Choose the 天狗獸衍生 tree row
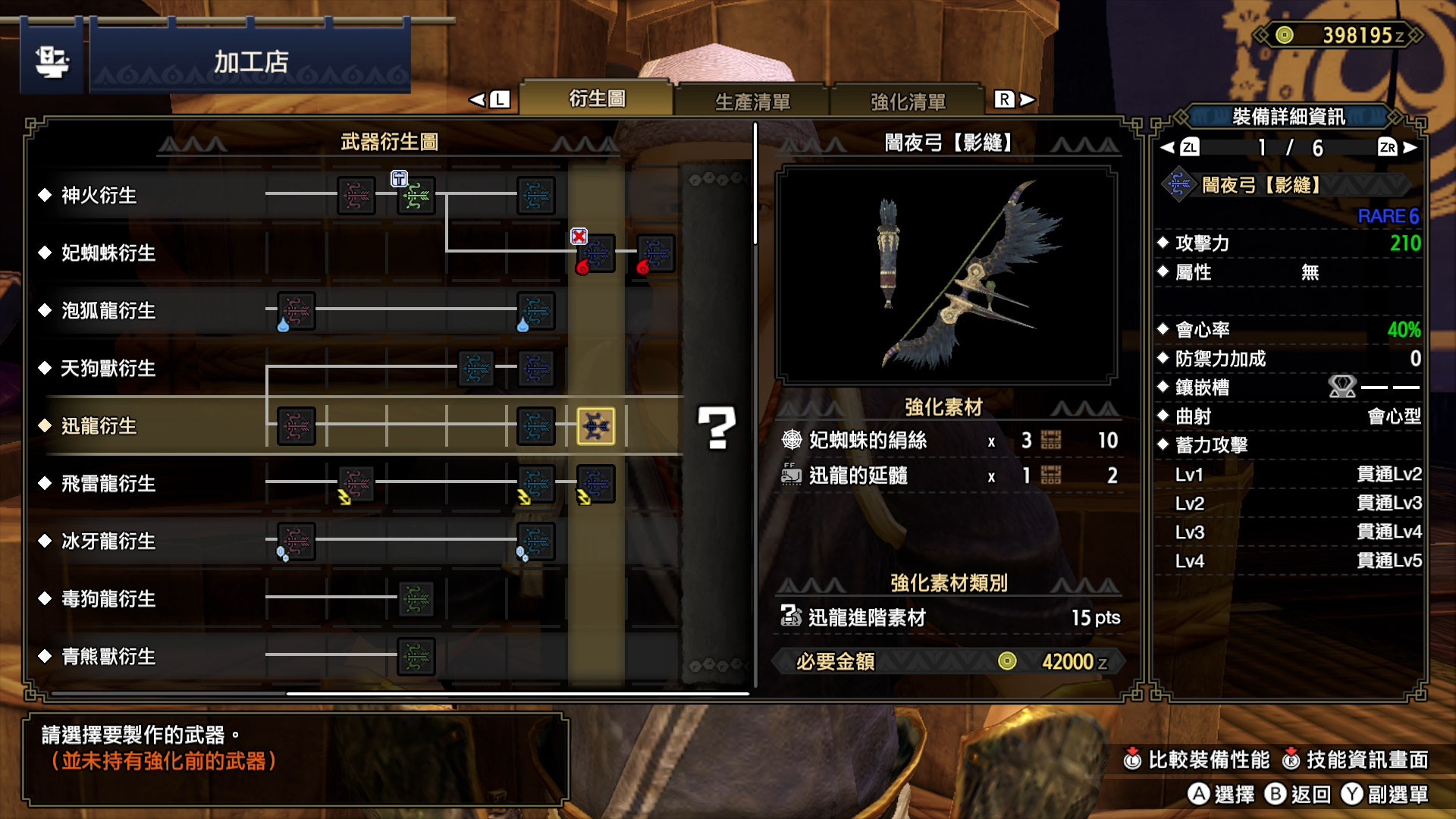This screenshot has width=1456, height=819. pos(108,369)
